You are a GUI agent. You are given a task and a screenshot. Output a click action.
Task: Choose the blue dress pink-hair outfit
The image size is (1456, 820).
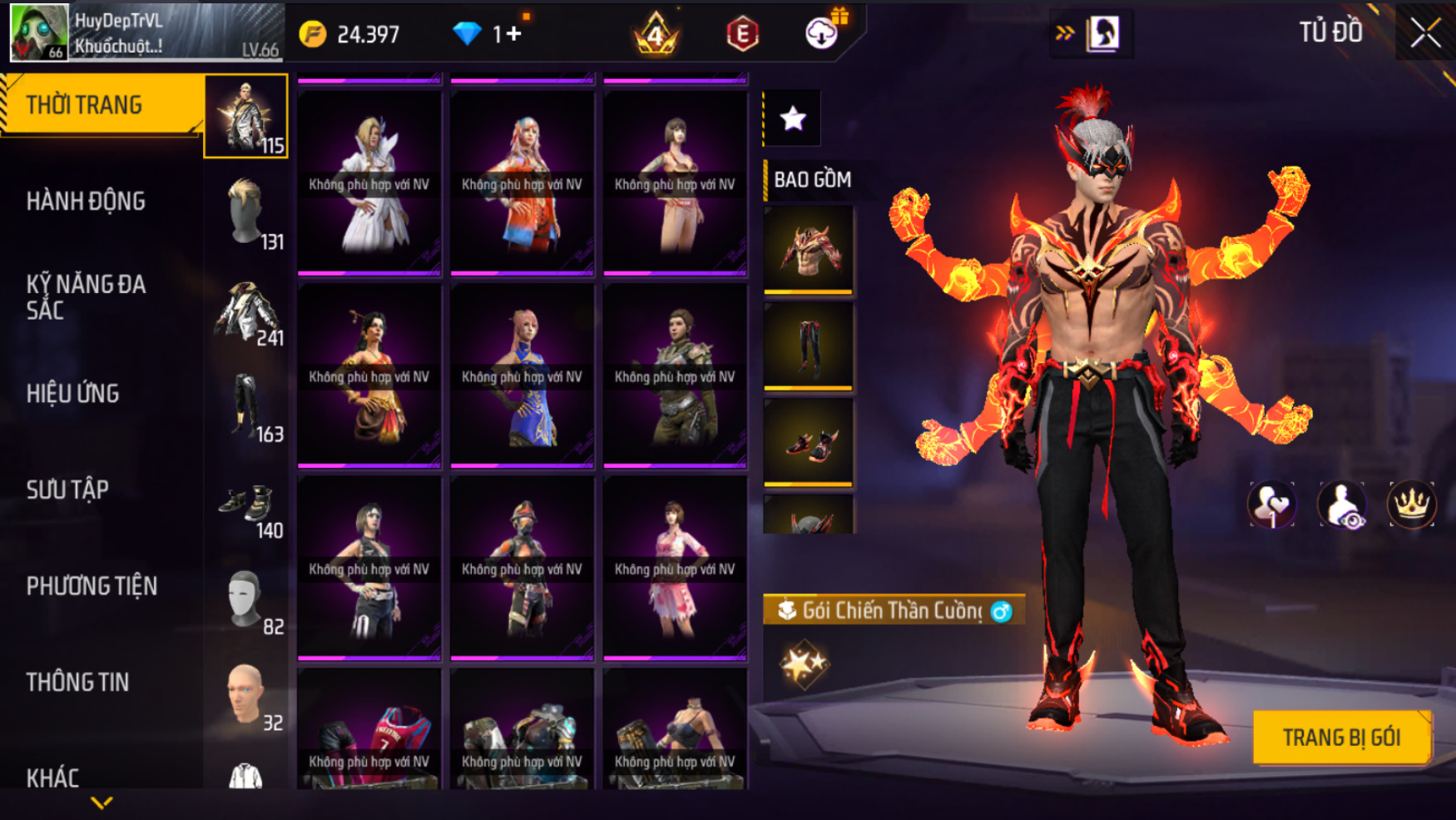(x=522, y=375)
